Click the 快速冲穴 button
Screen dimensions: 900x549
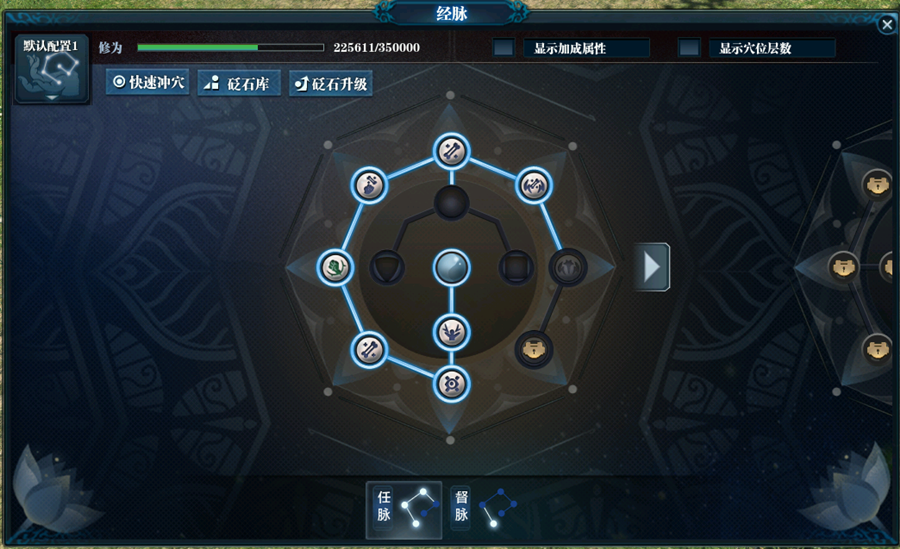(x=148, y=83)
